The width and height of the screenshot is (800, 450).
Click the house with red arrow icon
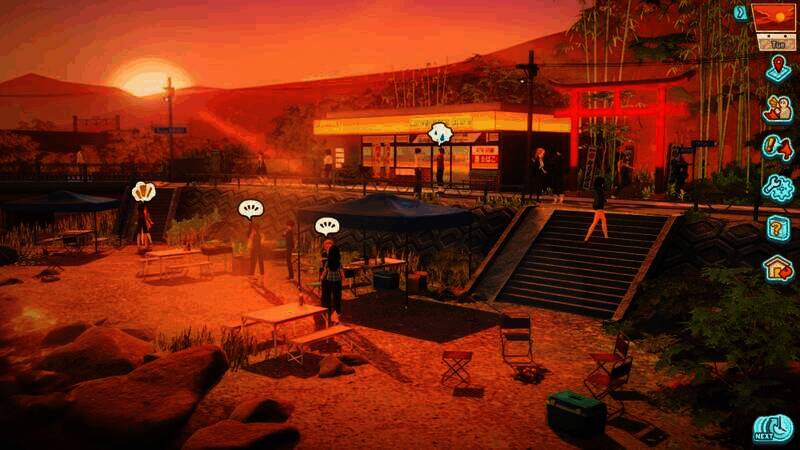(778, 268)
